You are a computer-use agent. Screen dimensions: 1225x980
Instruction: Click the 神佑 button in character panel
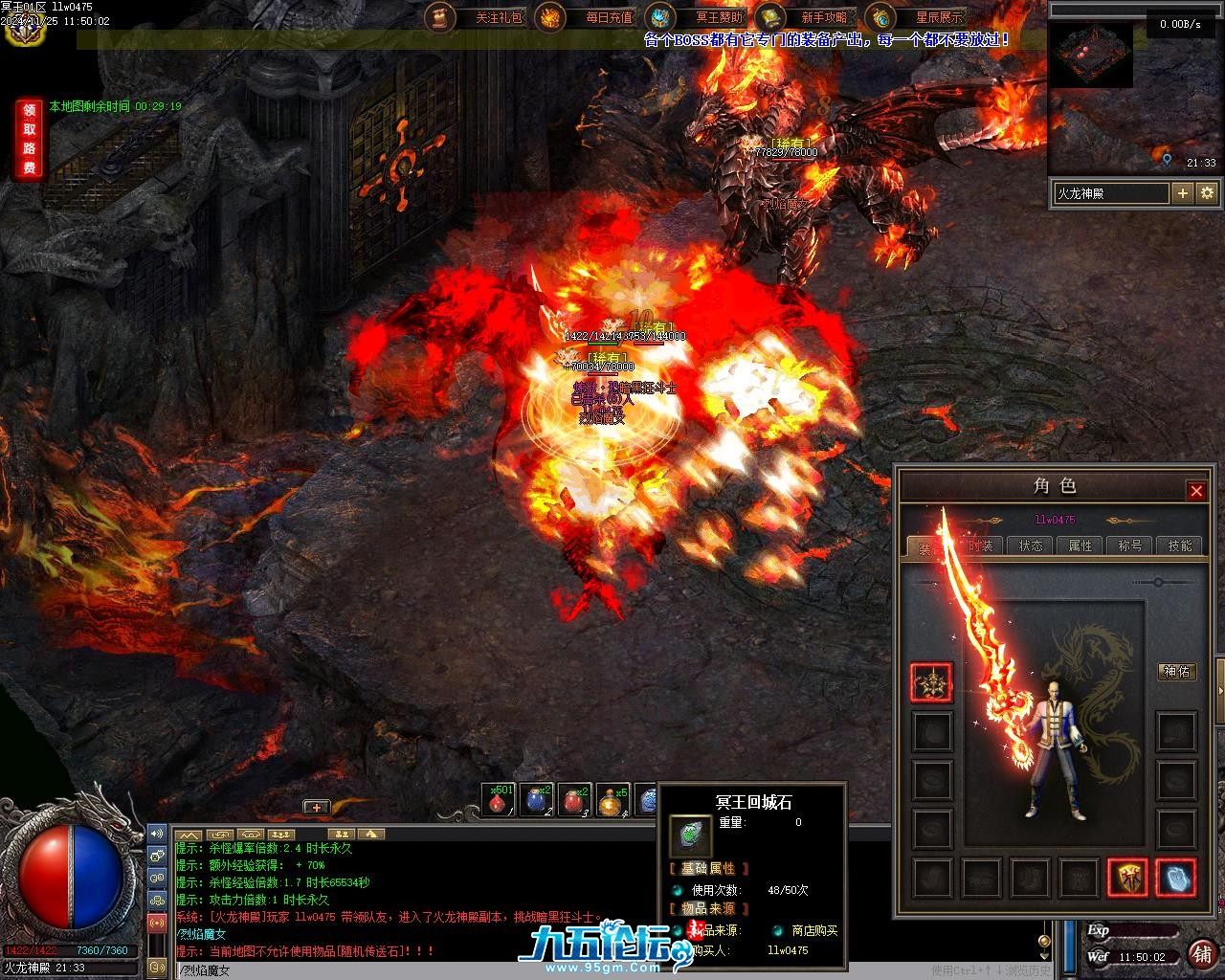click(1176, 672)
